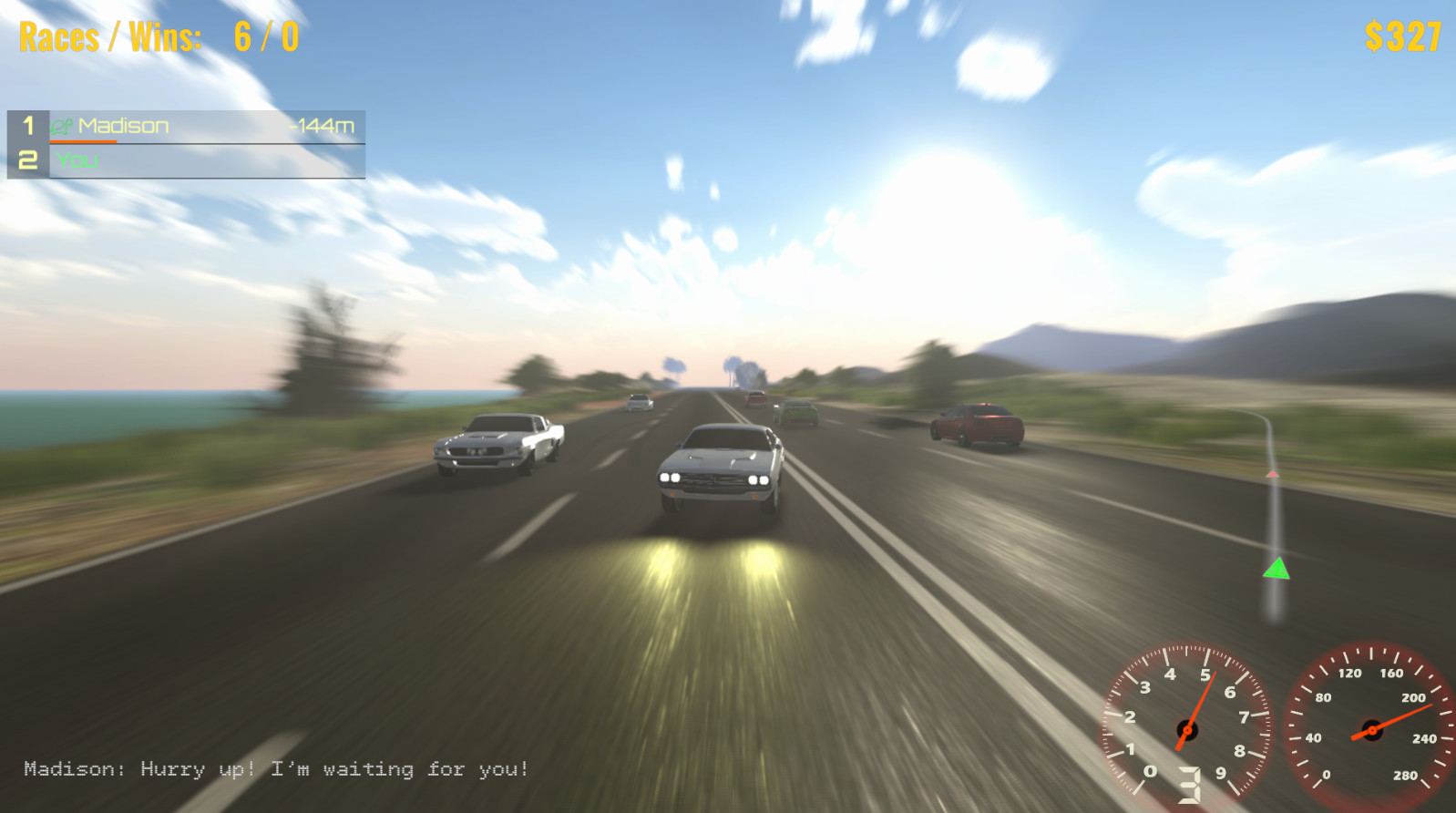This screenshot has height=813, width=1456.
Task: Click the 6 / 0 score display
Action: pyautogui.click(x=265, y=37)
